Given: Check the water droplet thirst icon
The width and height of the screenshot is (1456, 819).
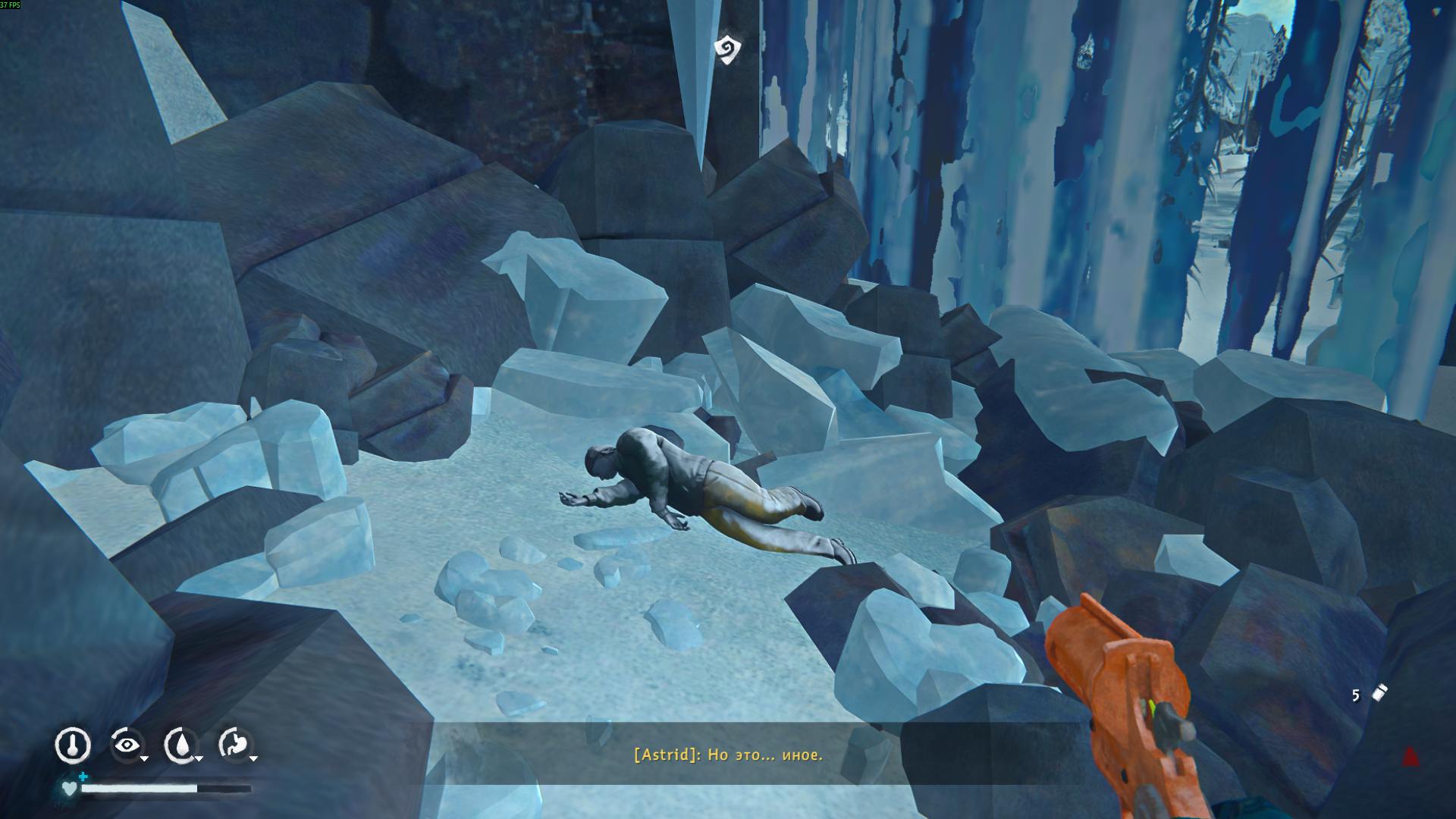Looking at the screenshot, I should (x=180, y=745).
